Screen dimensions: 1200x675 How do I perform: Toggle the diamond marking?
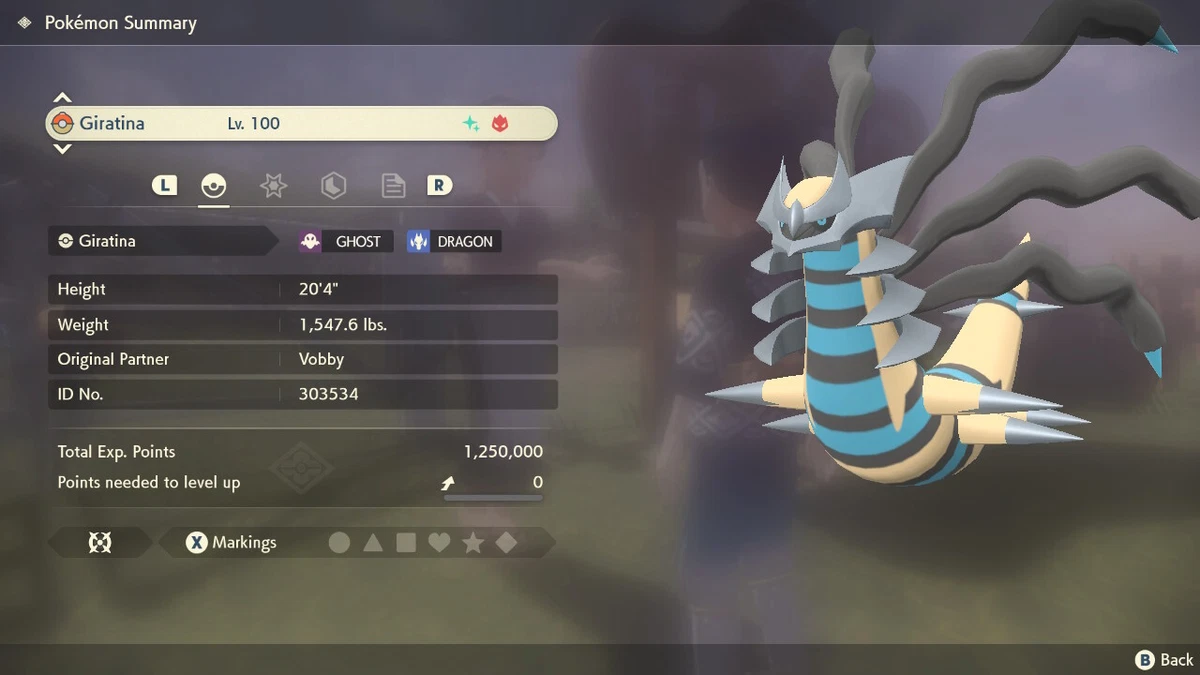[506, 543]
